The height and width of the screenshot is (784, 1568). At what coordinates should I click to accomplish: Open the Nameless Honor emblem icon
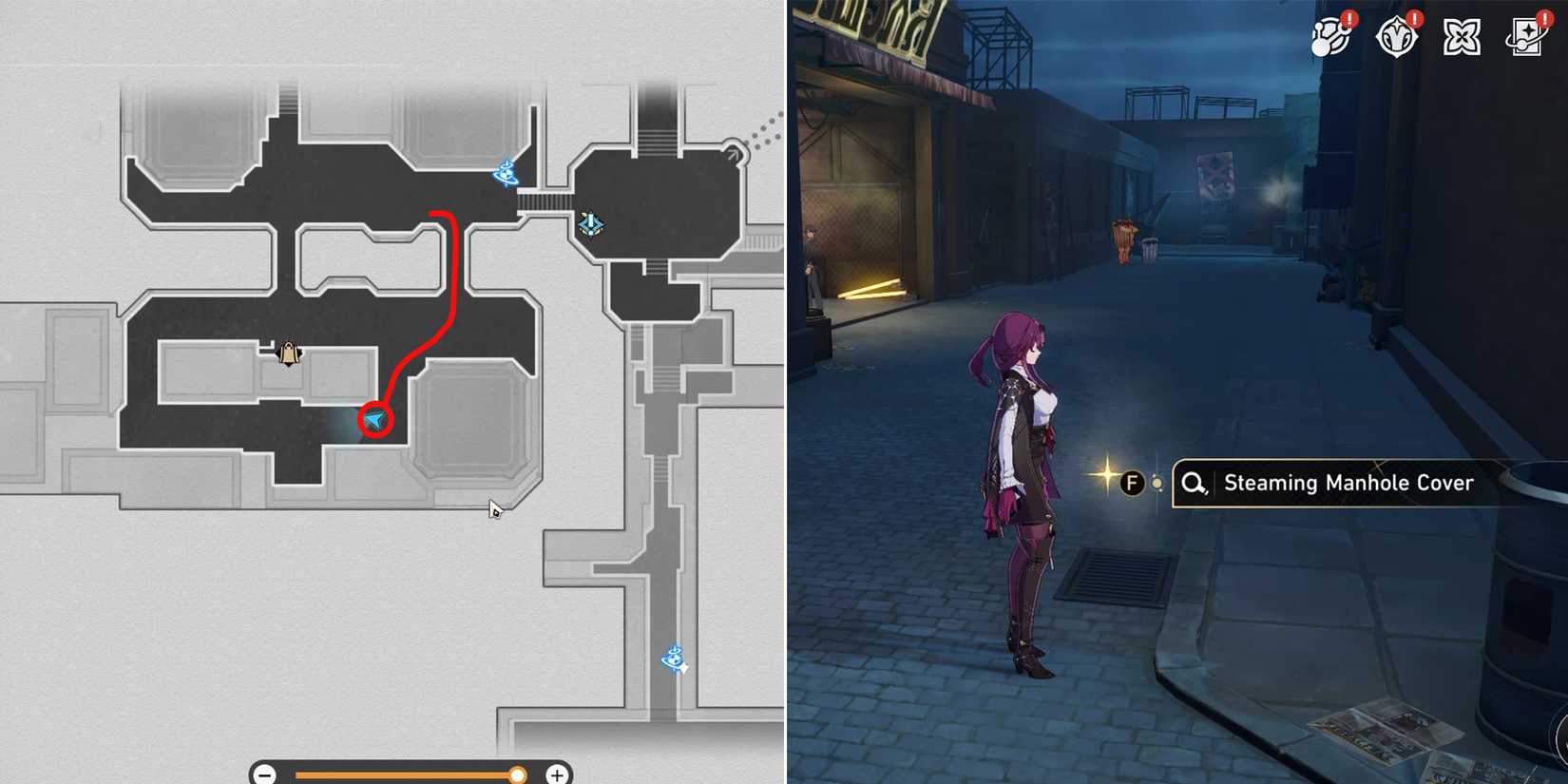click(x=1397, y=38)
